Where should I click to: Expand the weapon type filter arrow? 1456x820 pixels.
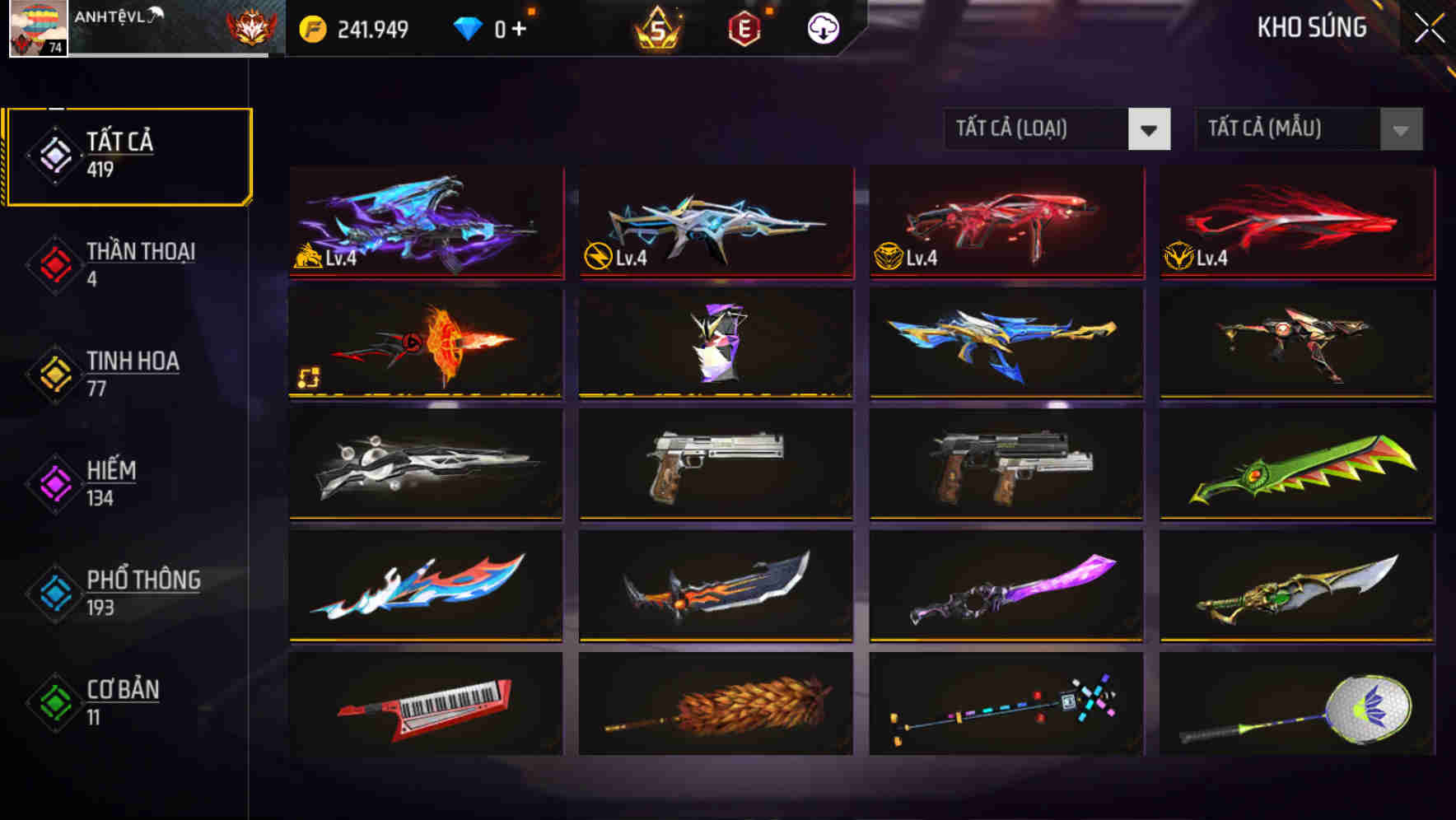[1150, 129]
